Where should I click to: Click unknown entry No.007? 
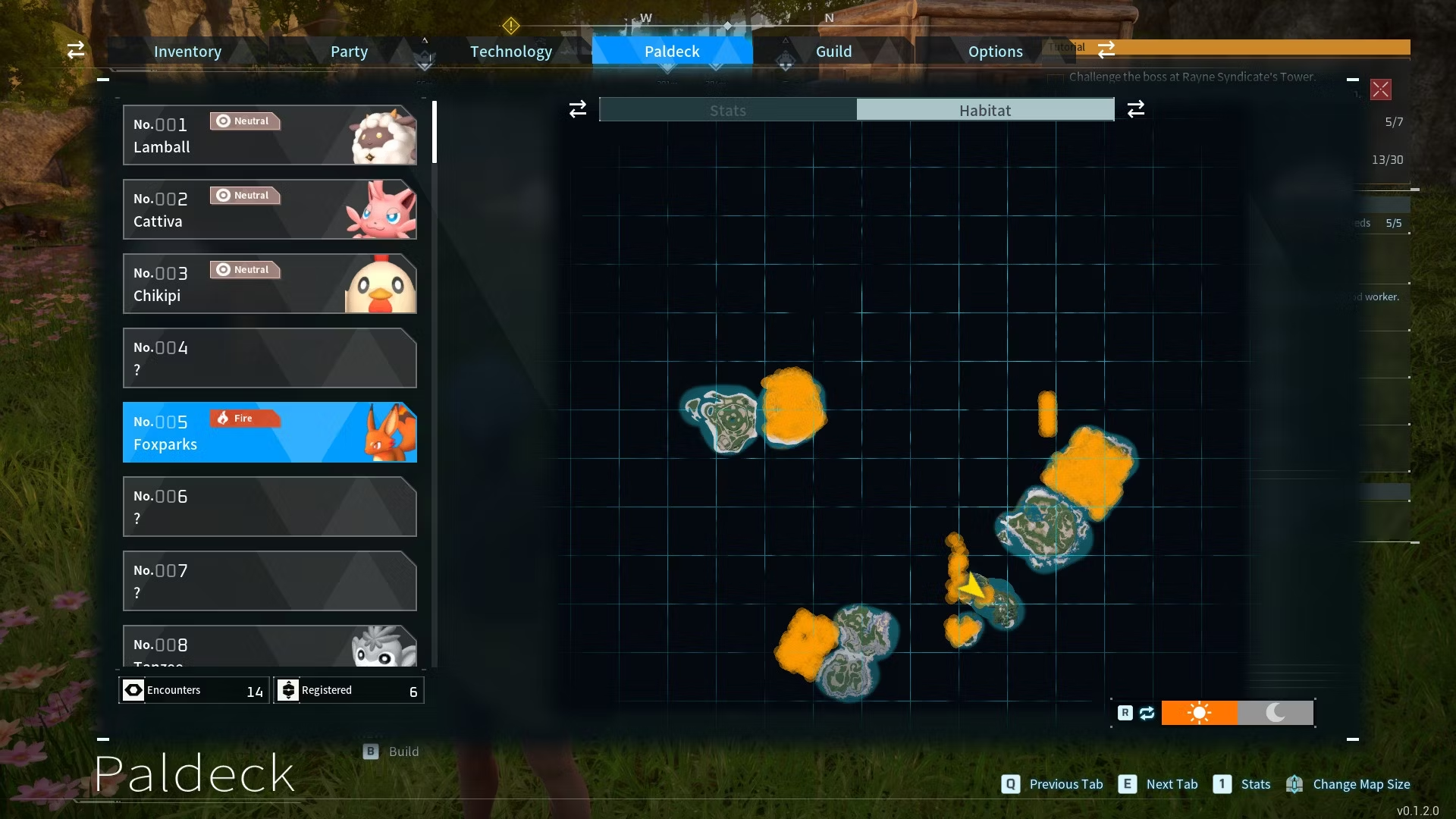(269, 581)
